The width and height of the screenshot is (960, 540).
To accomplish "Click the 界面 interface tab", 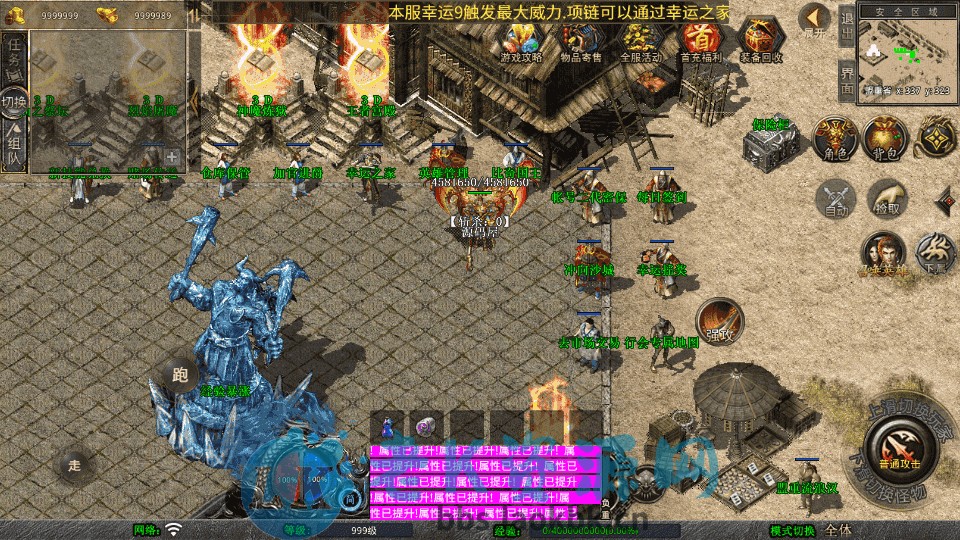I will [x=847, y=80].
